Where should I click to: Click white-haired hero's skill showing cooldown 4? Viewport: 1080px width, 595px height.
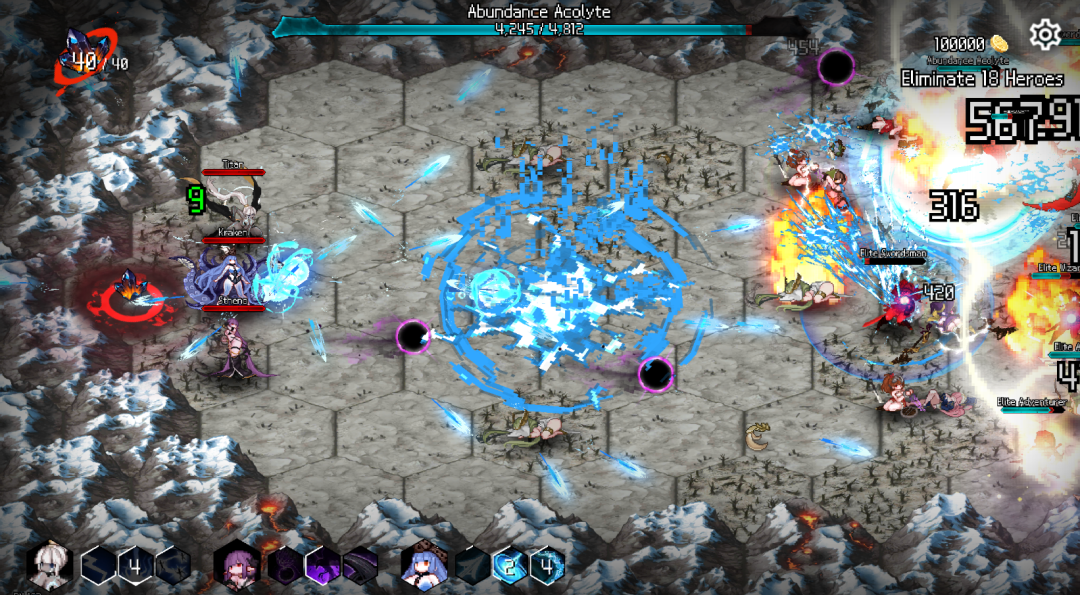(137, 566)
